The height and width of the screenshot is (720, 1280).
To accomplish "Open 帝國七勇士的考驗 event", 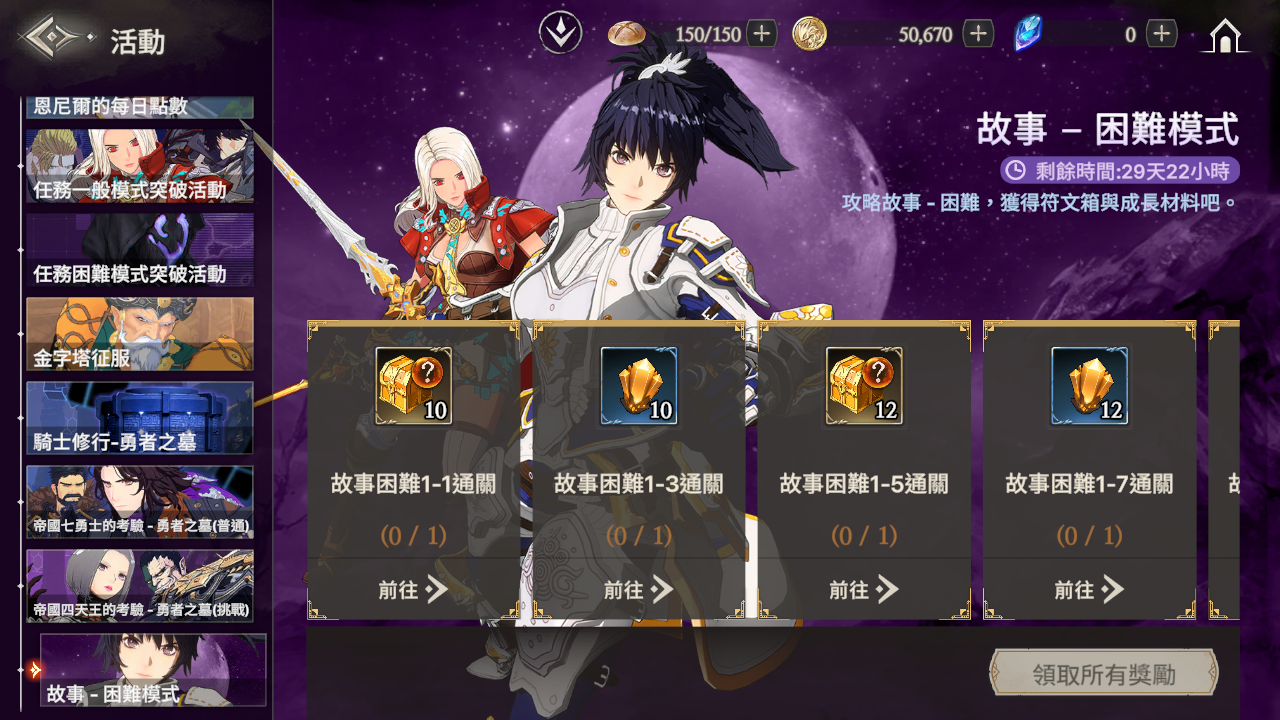I will [x=140, y=502].
